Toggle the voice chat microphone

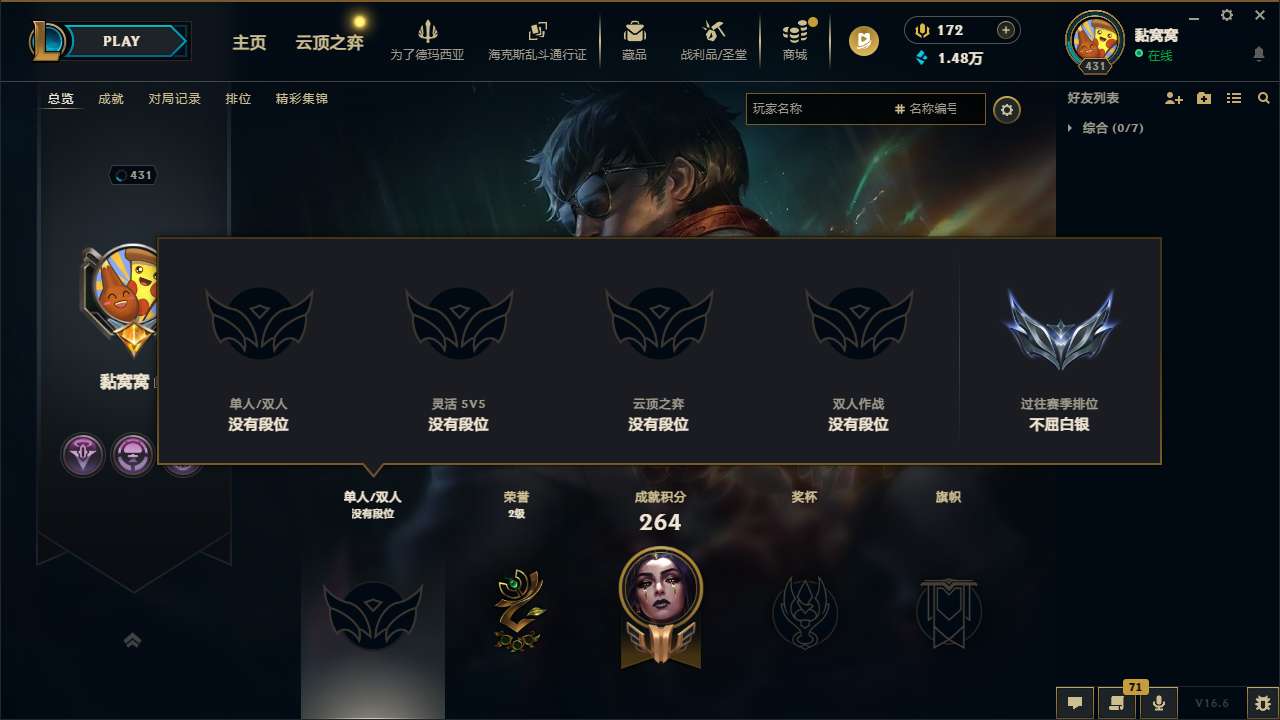click(x=1159, y=703)
